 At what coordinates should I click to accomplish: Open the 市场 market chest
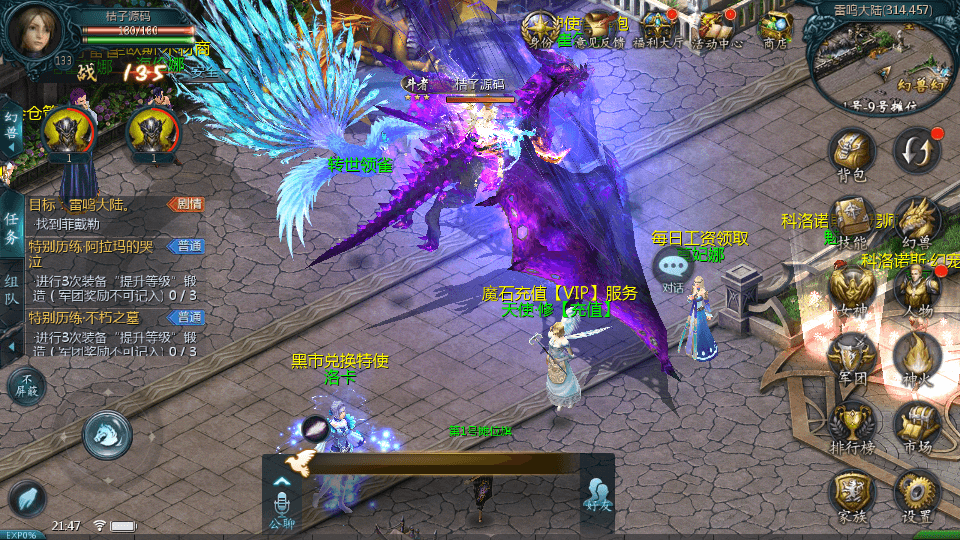click(x=915, y=424)
